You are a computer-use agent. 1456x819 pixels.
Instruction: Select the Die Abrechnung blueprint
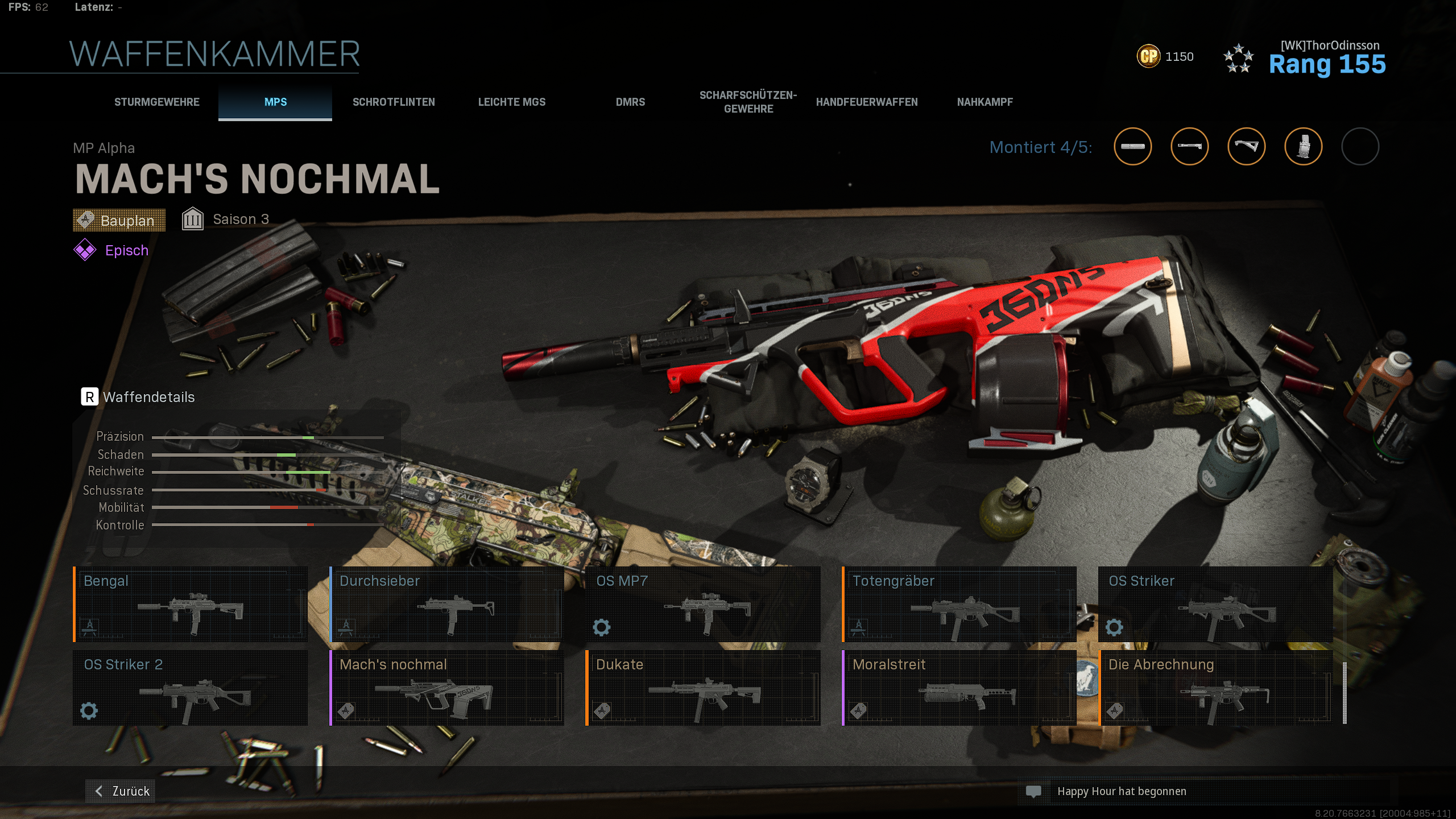[1216, 688]
